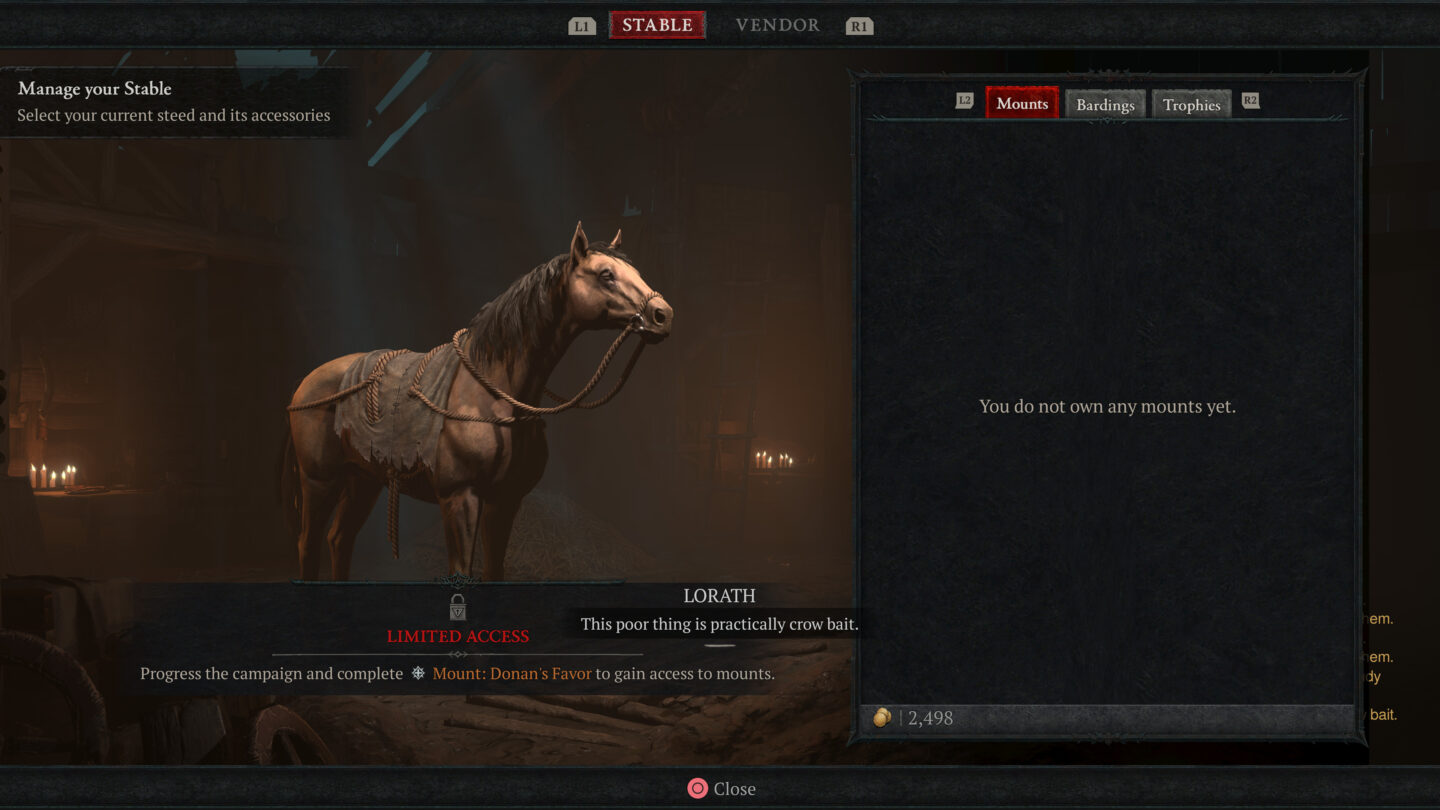Image resolution: width=1440 pixels, height=810 pixels.
Task: Click the gold coin icon in the panel
Action: pos(882,718)
